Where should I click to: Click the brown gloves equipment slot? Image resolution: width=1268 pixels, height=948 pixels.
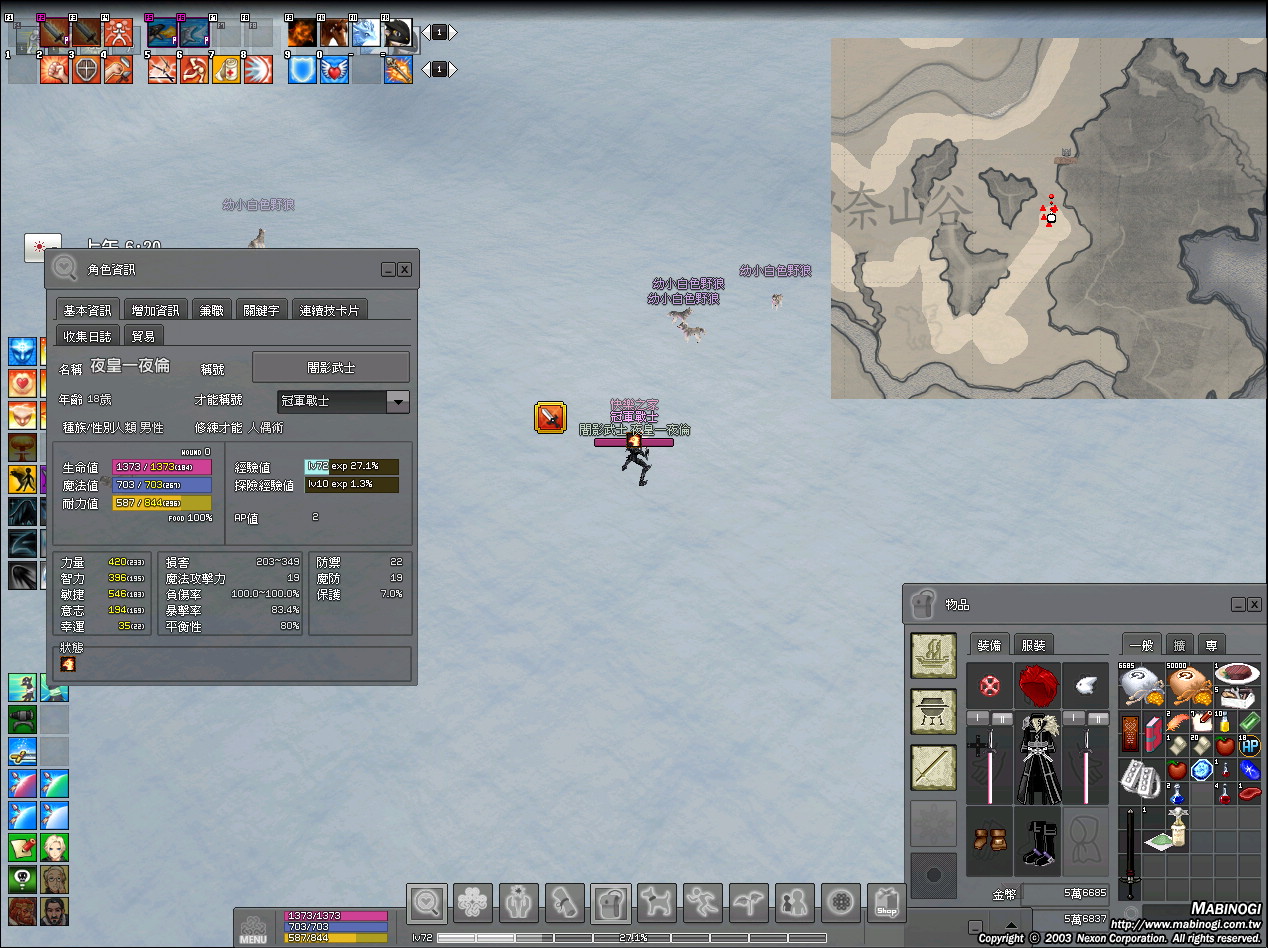point(989,839)
